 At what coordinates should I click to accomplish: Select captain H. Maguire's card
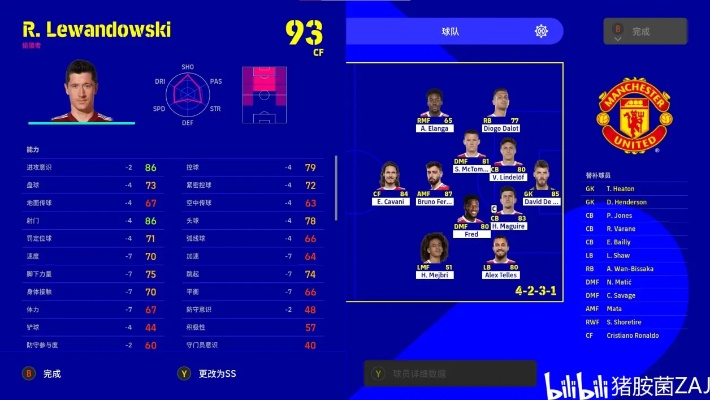coord(507,210)
